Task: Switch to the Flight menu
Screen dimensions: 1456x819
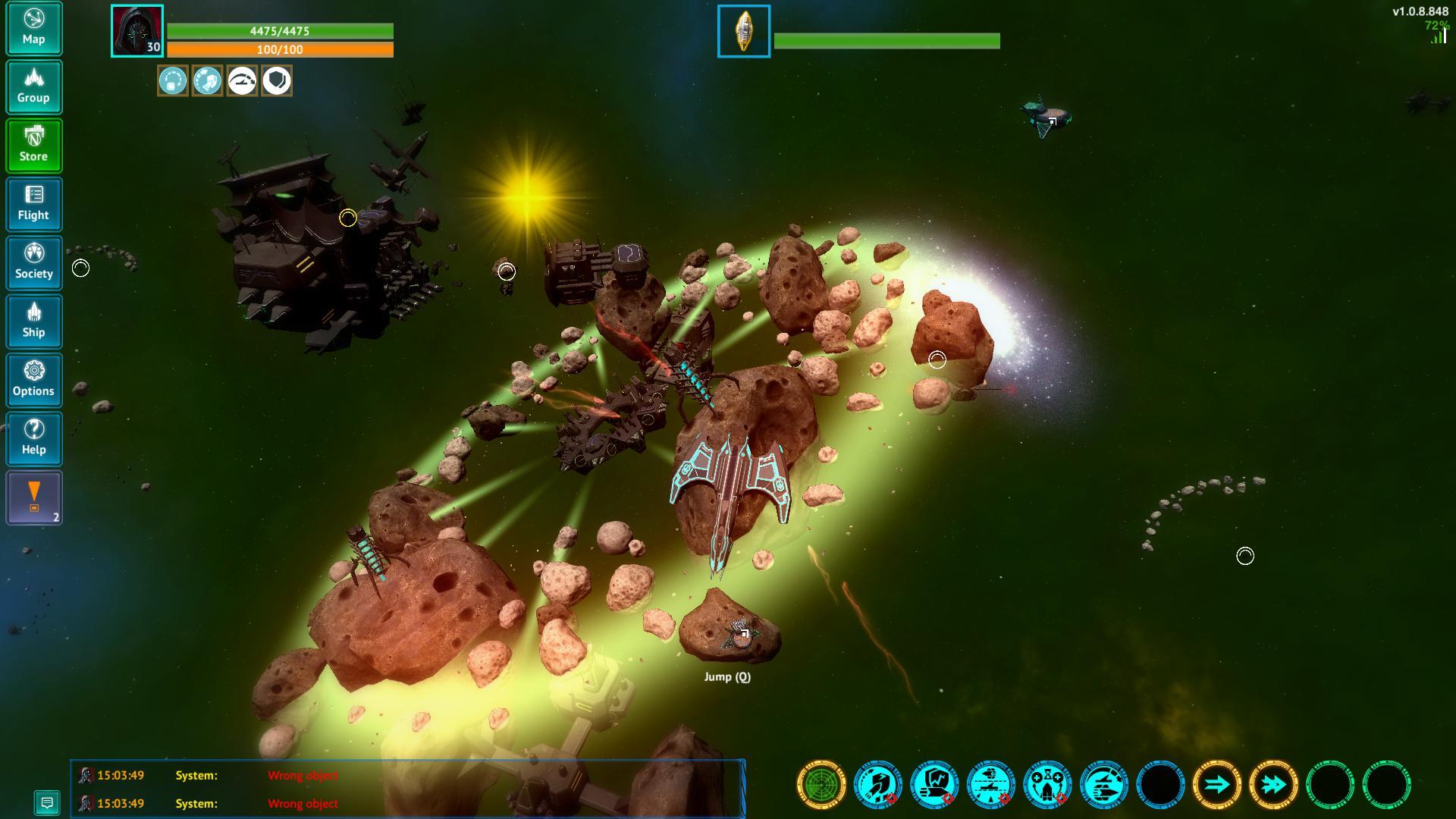Action: pos(33,204)
